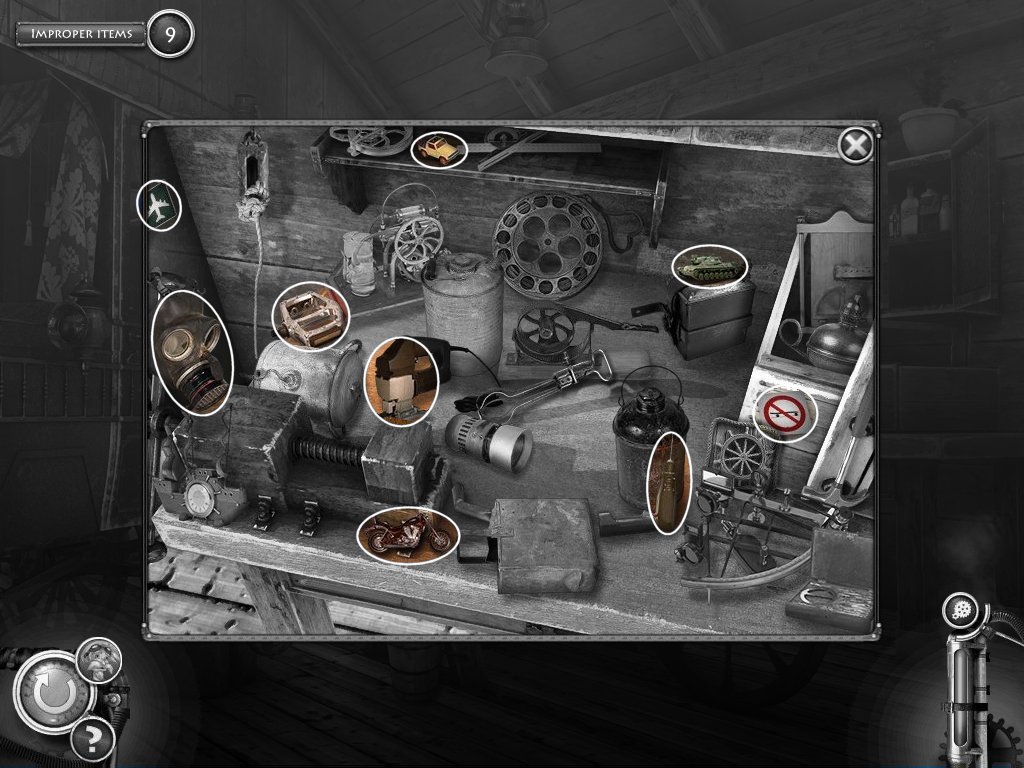
Task: Open the question mark help button
Action: (x=92, y=741)
